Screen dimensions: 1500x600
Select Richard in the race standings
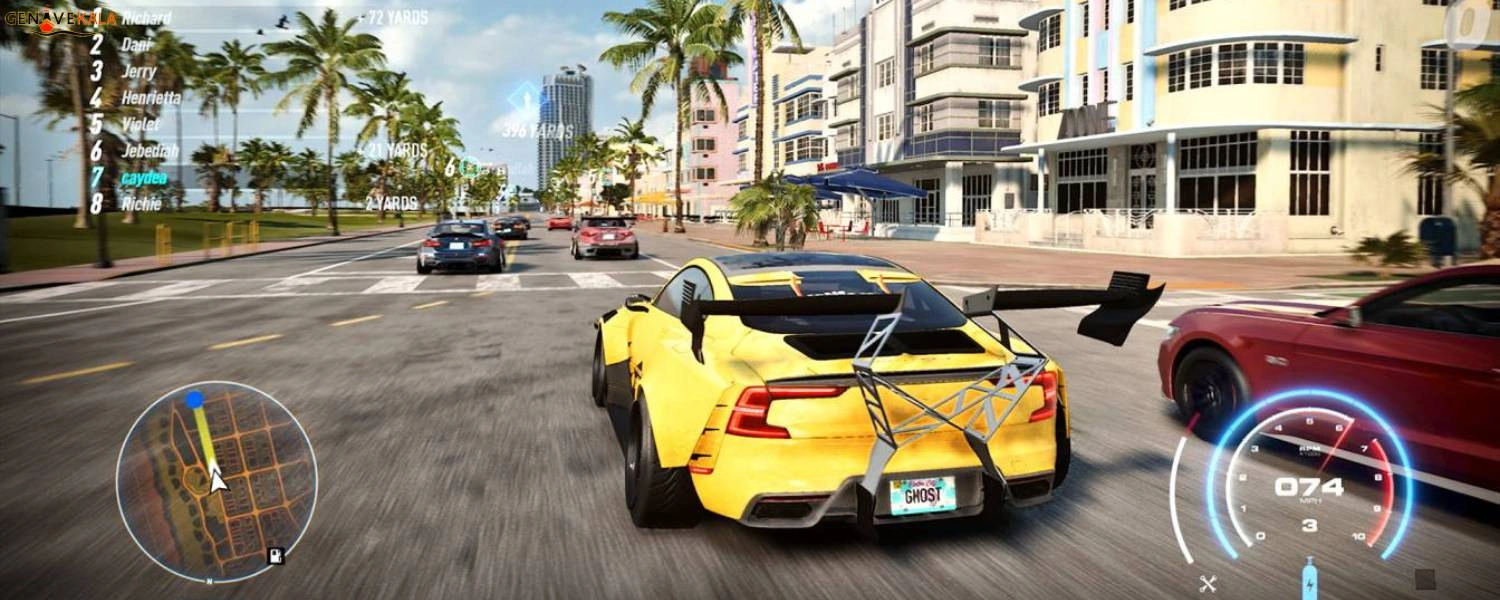tap(145, 18)
